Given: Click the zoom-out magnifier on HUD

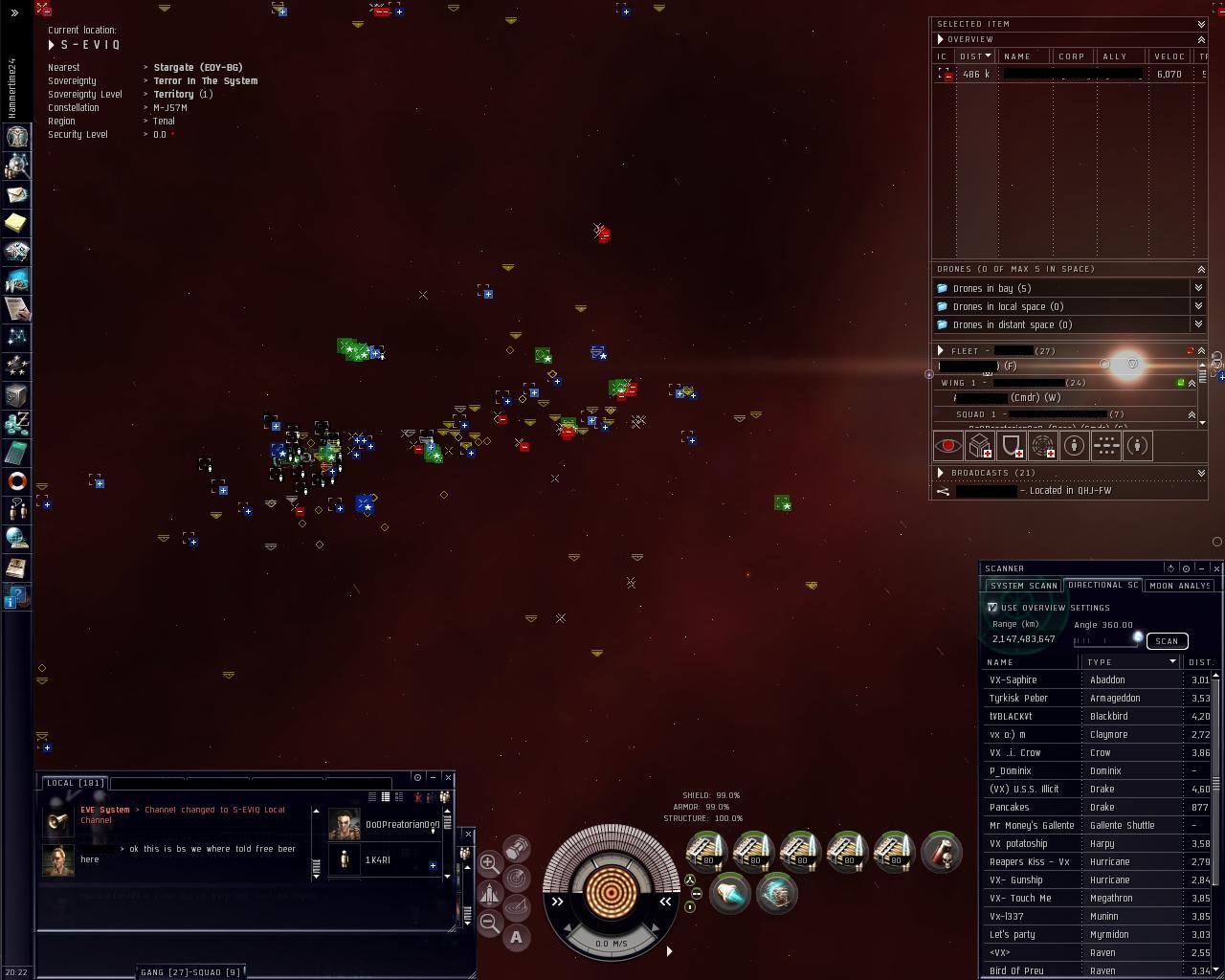Looking at the screenshot, I should coord(489,923).
